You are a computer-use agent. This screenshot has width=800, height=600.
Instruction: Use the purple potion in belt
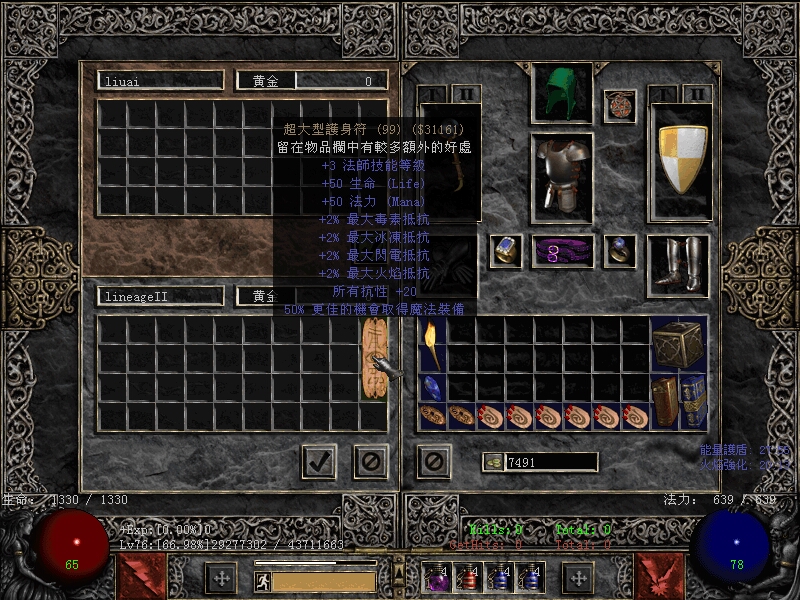coord(439,578)
